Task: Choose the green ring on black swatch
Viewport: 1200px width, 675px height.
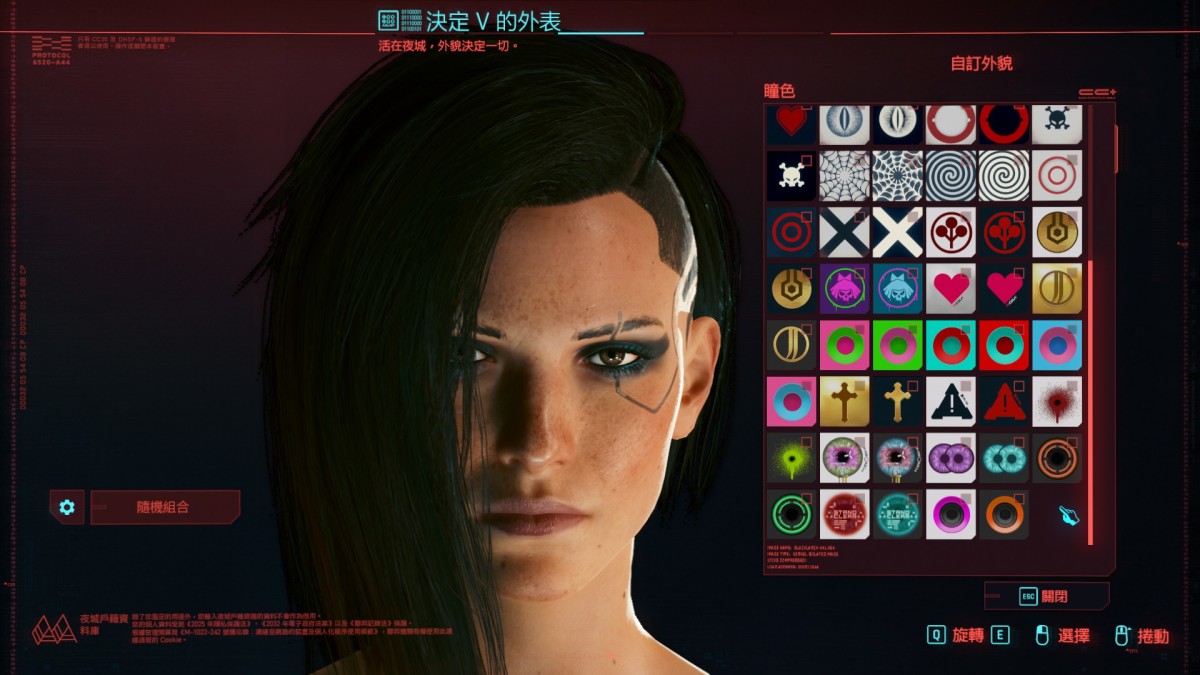Action: [792, 514]
